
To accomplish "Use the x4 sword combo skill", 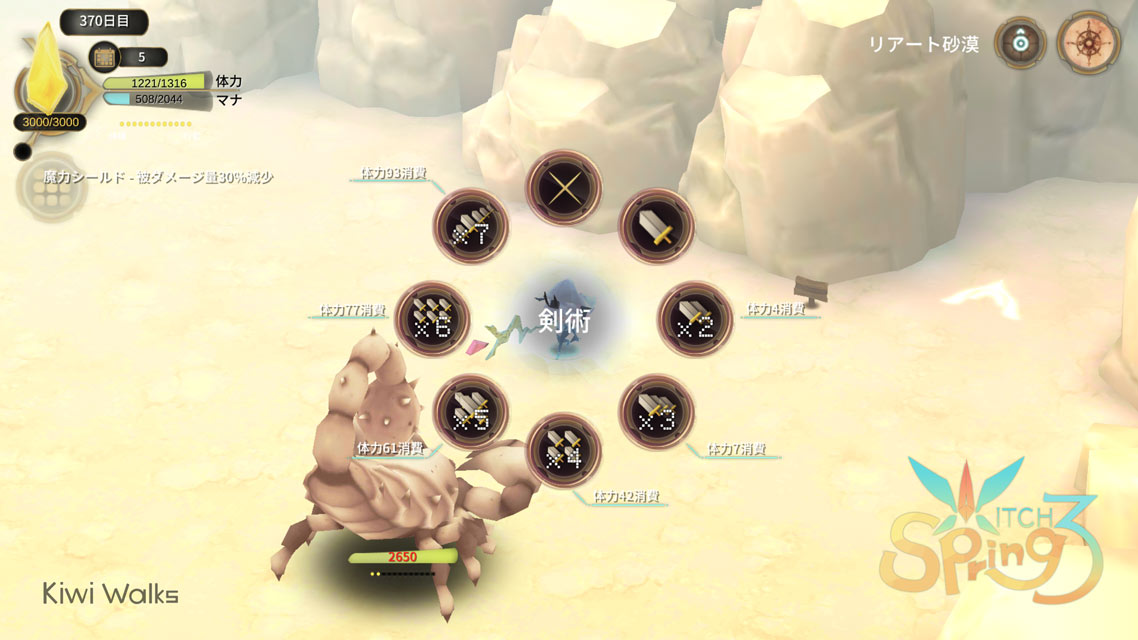I will tap(563, 451).
